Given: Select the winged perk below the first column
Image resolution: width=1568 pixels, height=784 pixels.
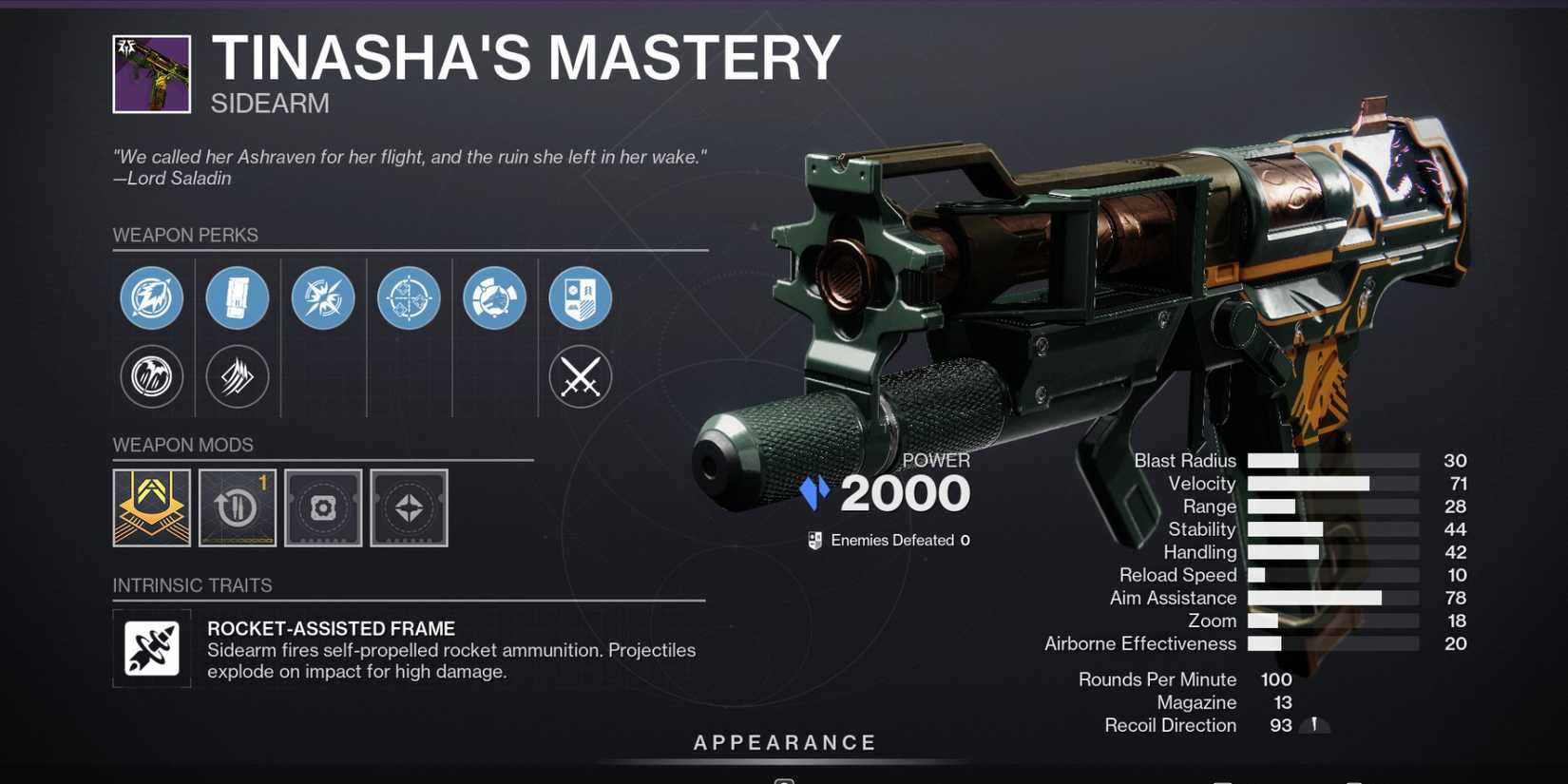Looking at the screenshot, I should coord(151,376).
